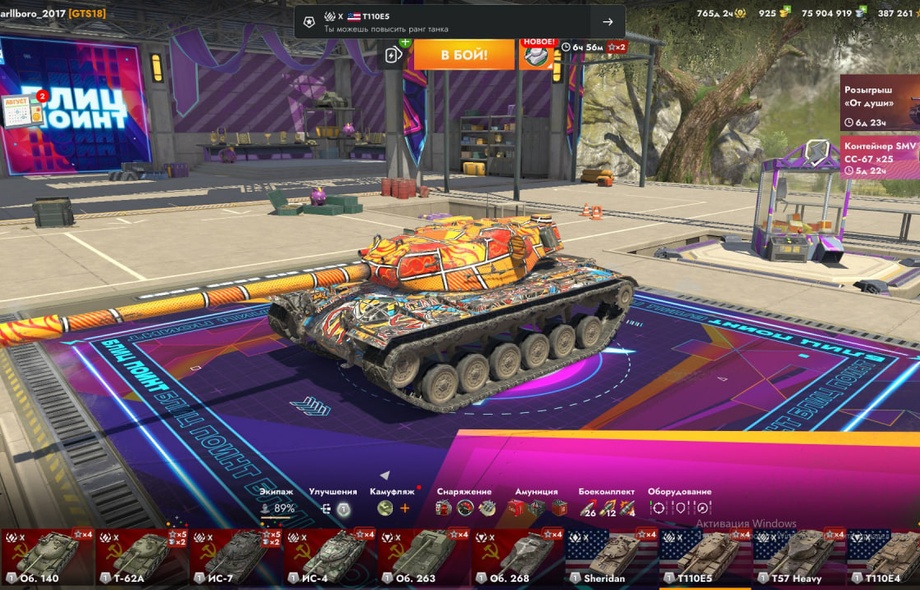920x590 pixels.
Task: Switch to the ИС-4 tank
Action: (x=329, y=558)
